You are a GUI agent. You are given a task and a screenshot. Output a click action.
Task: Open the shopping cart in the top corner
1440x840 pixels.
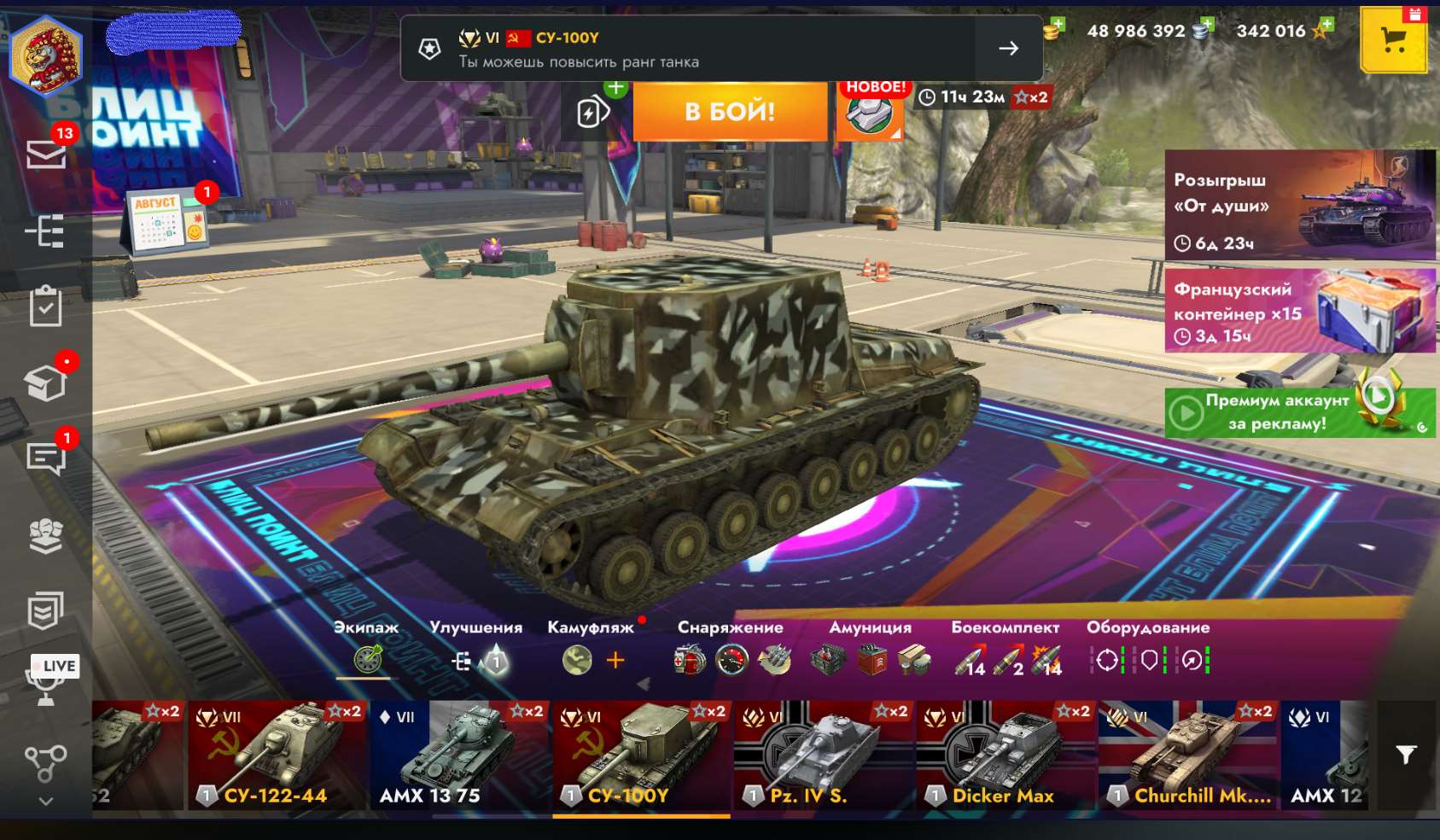1393,39
